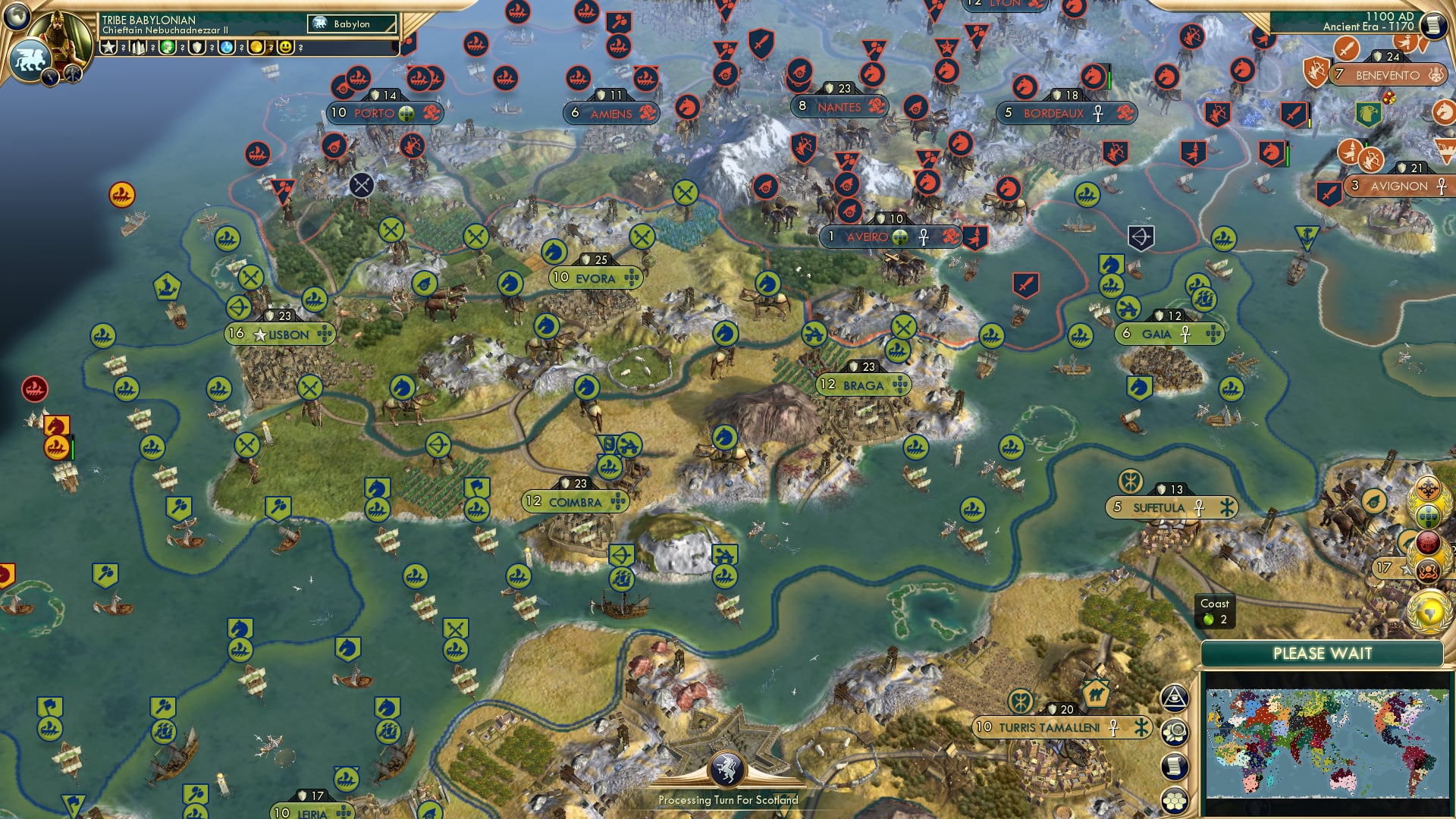The width and height of the screenshot is (1456, 819).
Task: Open the magnifying glass strategic view icon
Action: click(1175, 730)
